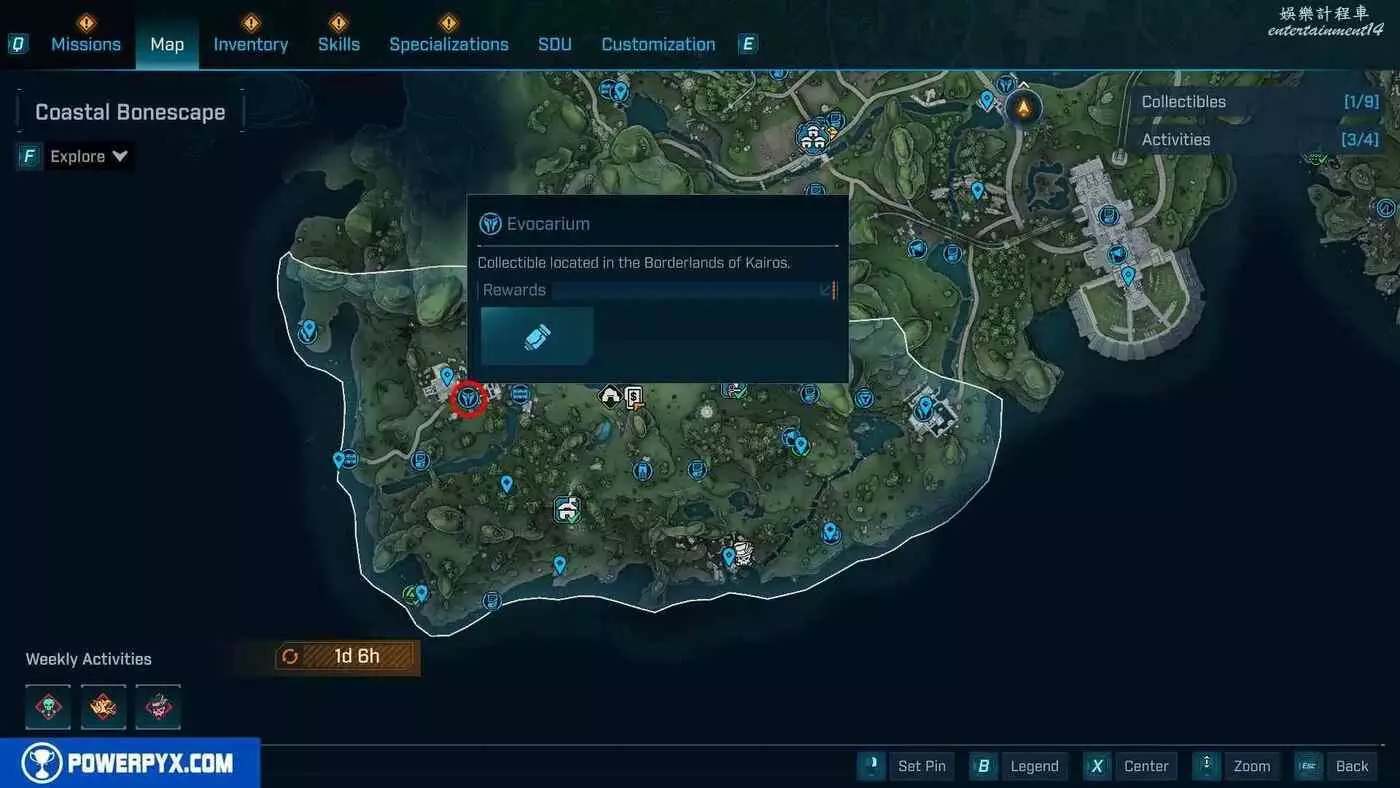The image size is (1400, 788).
Task: Click the PowerPyx.com watermark logo
Action: [130, 764]
